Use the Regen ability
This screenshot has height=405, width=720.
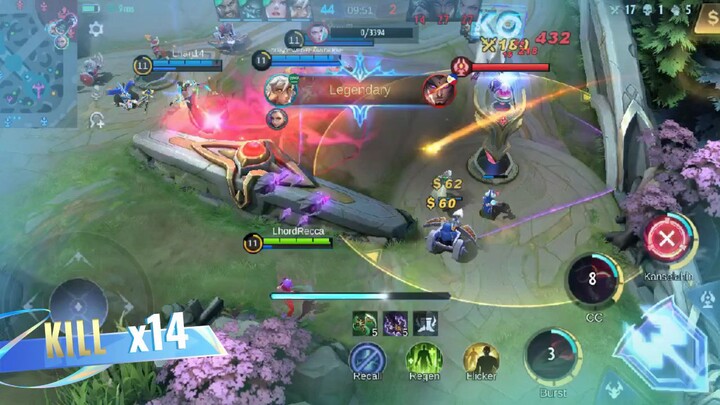pyautogui.click(x=424, y=358)
